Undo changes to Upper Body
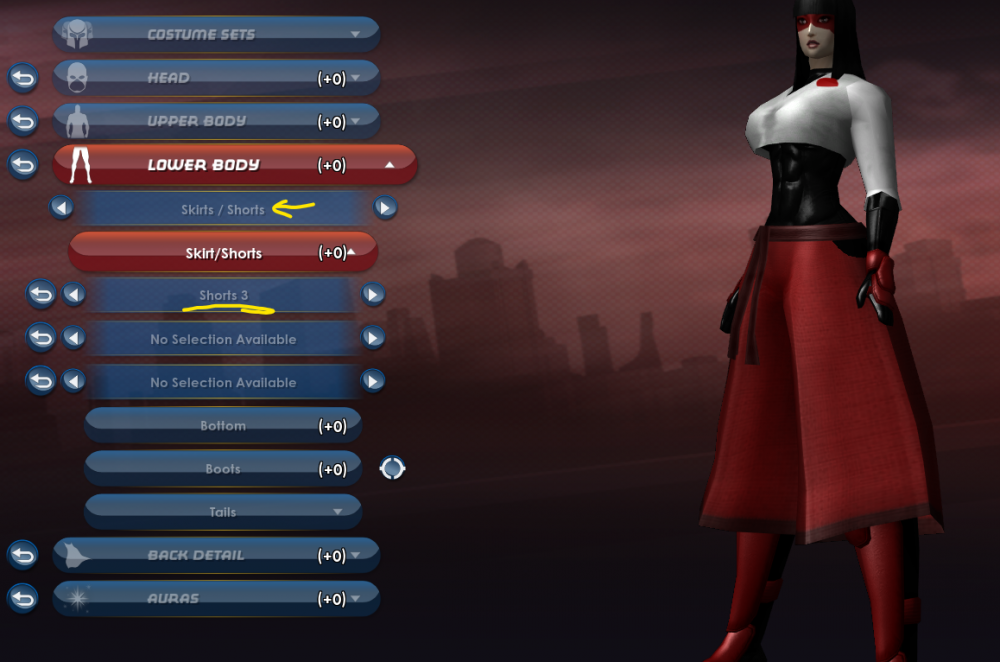The image size is (1000, 662). [x=22, y=121]
